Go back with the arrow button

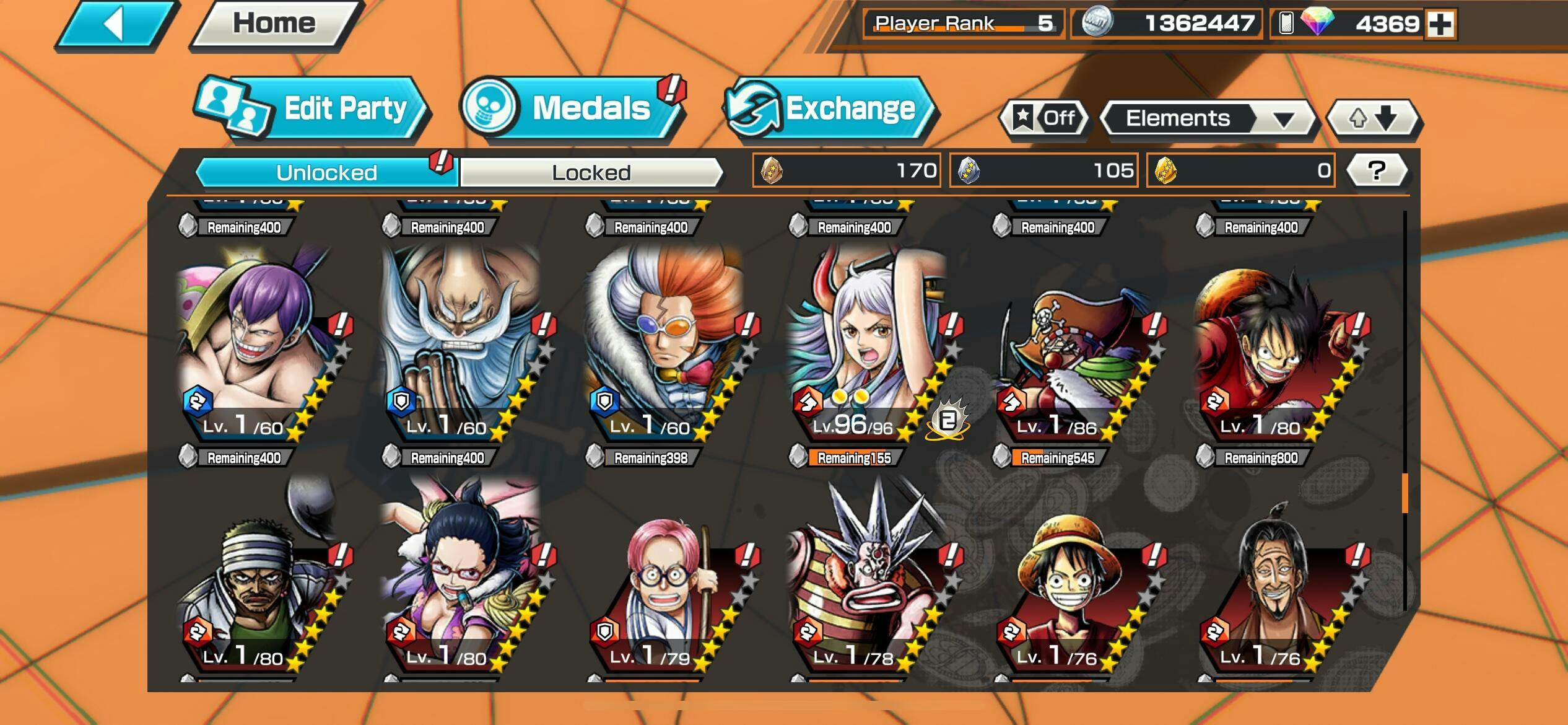(115, 25)
